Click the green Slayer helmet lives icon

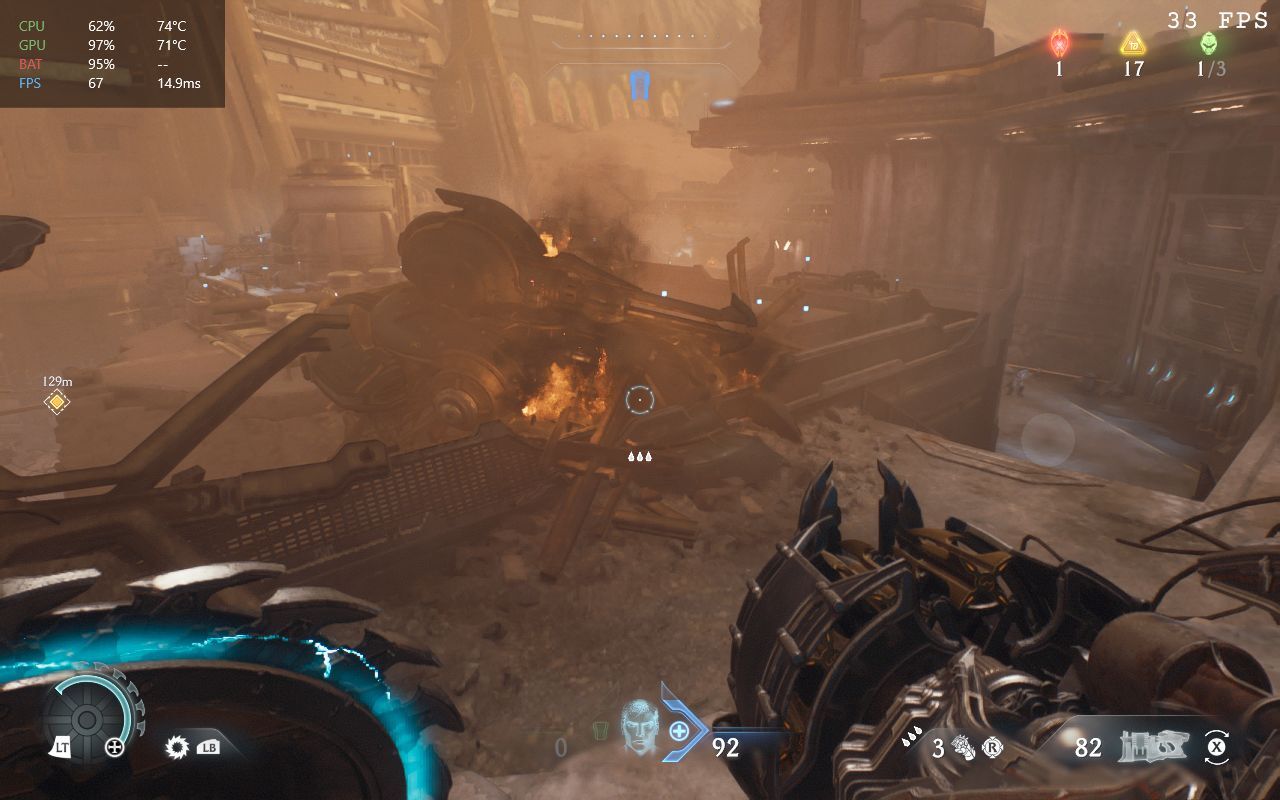coord(1209,44)
